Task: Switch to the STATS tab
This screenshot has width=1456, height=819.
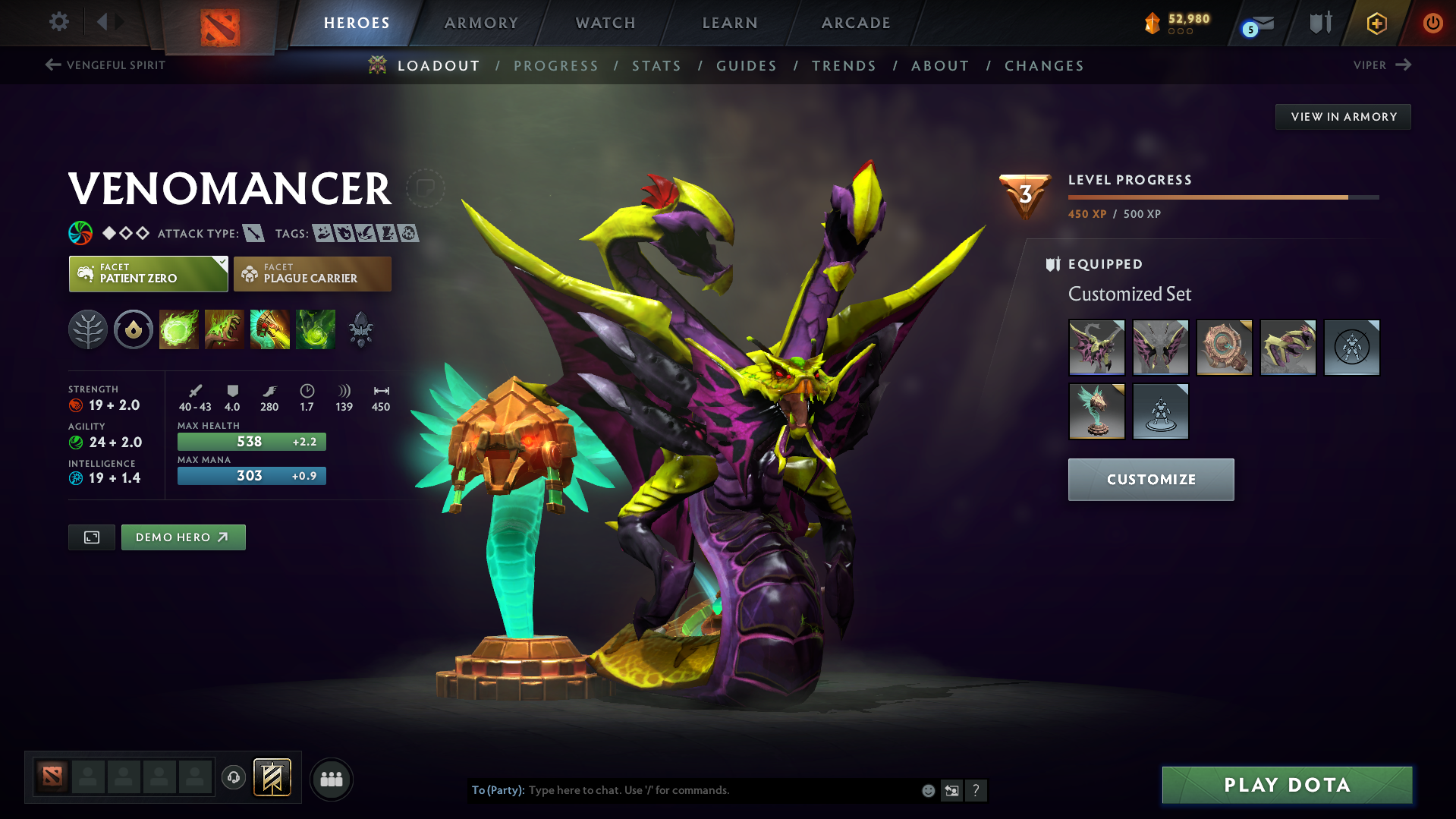Action: pyautogui.click(x=656, y=65)
